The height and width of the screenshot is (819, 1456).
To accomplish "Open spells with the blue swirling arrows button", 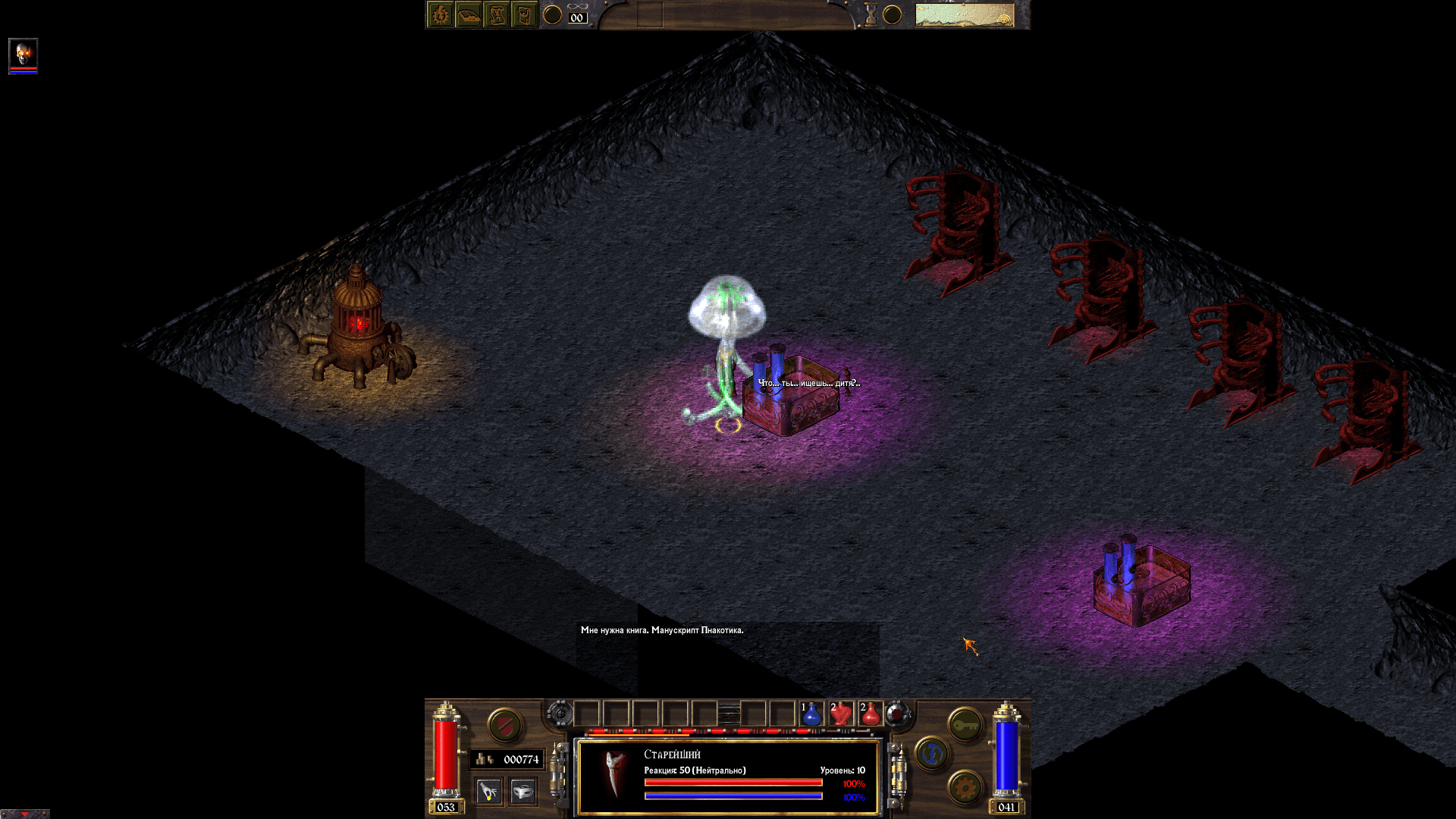I will (932, 754).
